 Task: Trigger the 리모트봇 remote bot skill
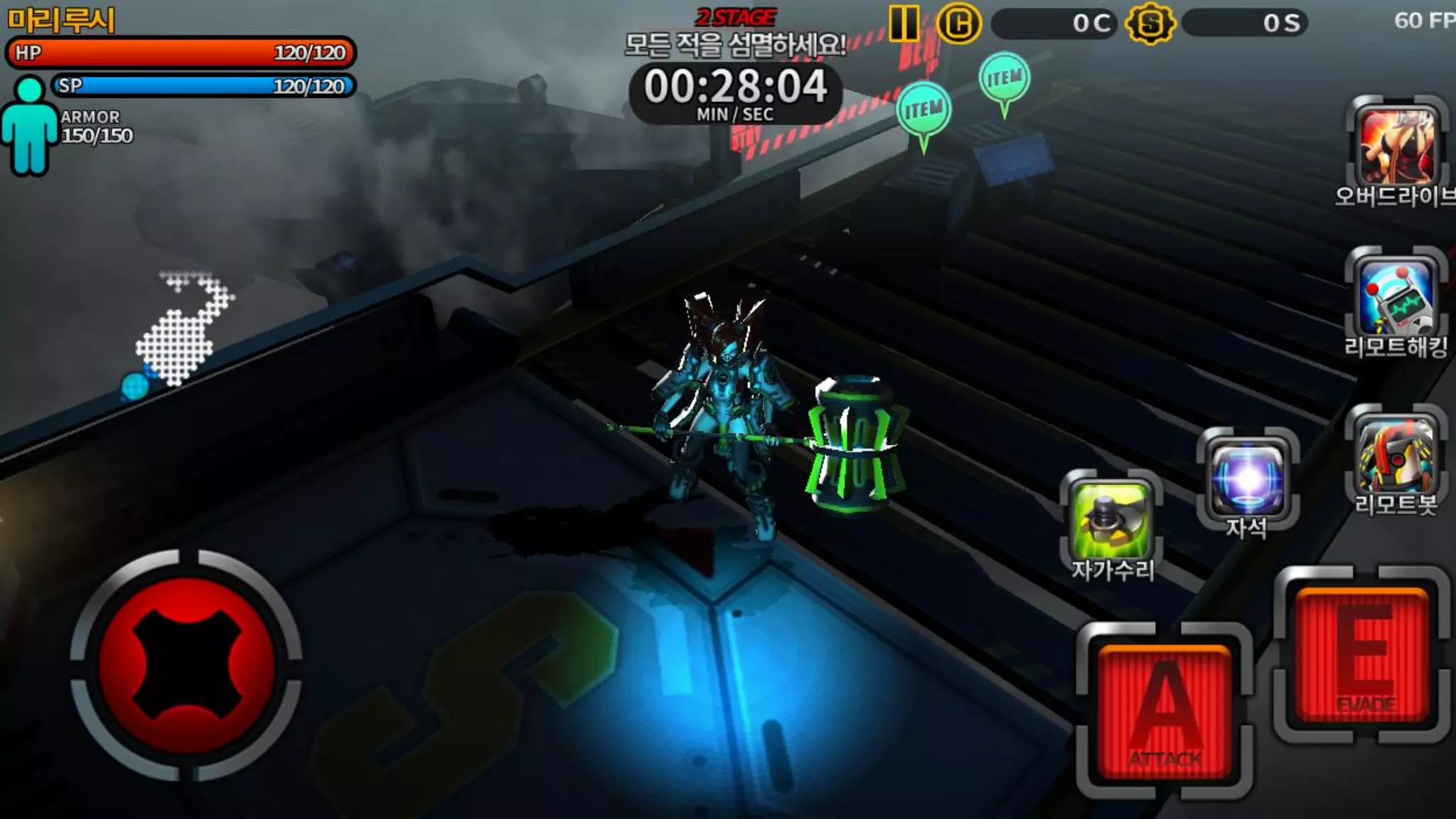1396,455
